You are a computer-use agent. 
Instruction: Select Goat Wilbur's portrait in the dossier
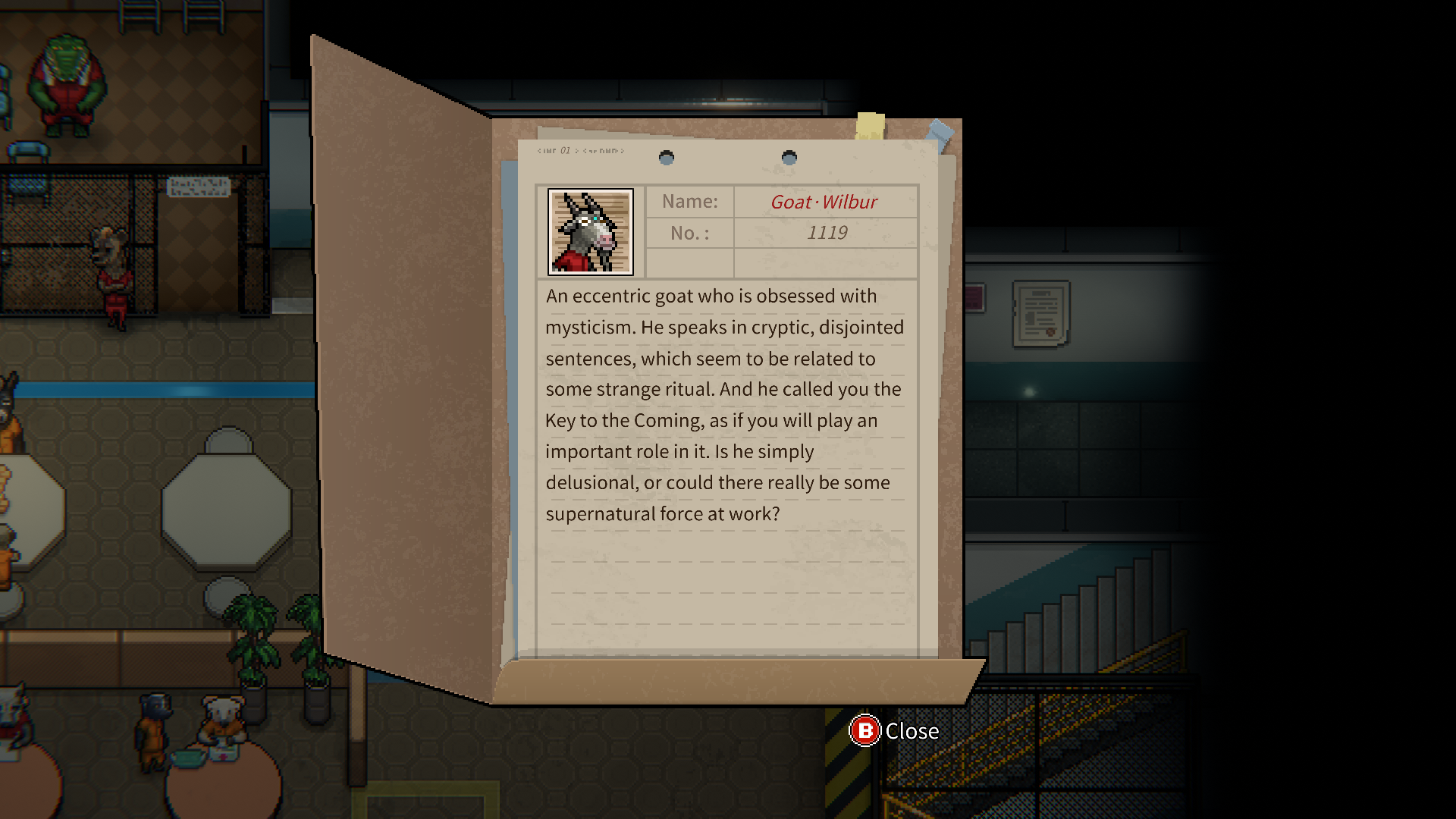[x=590, y=232]
